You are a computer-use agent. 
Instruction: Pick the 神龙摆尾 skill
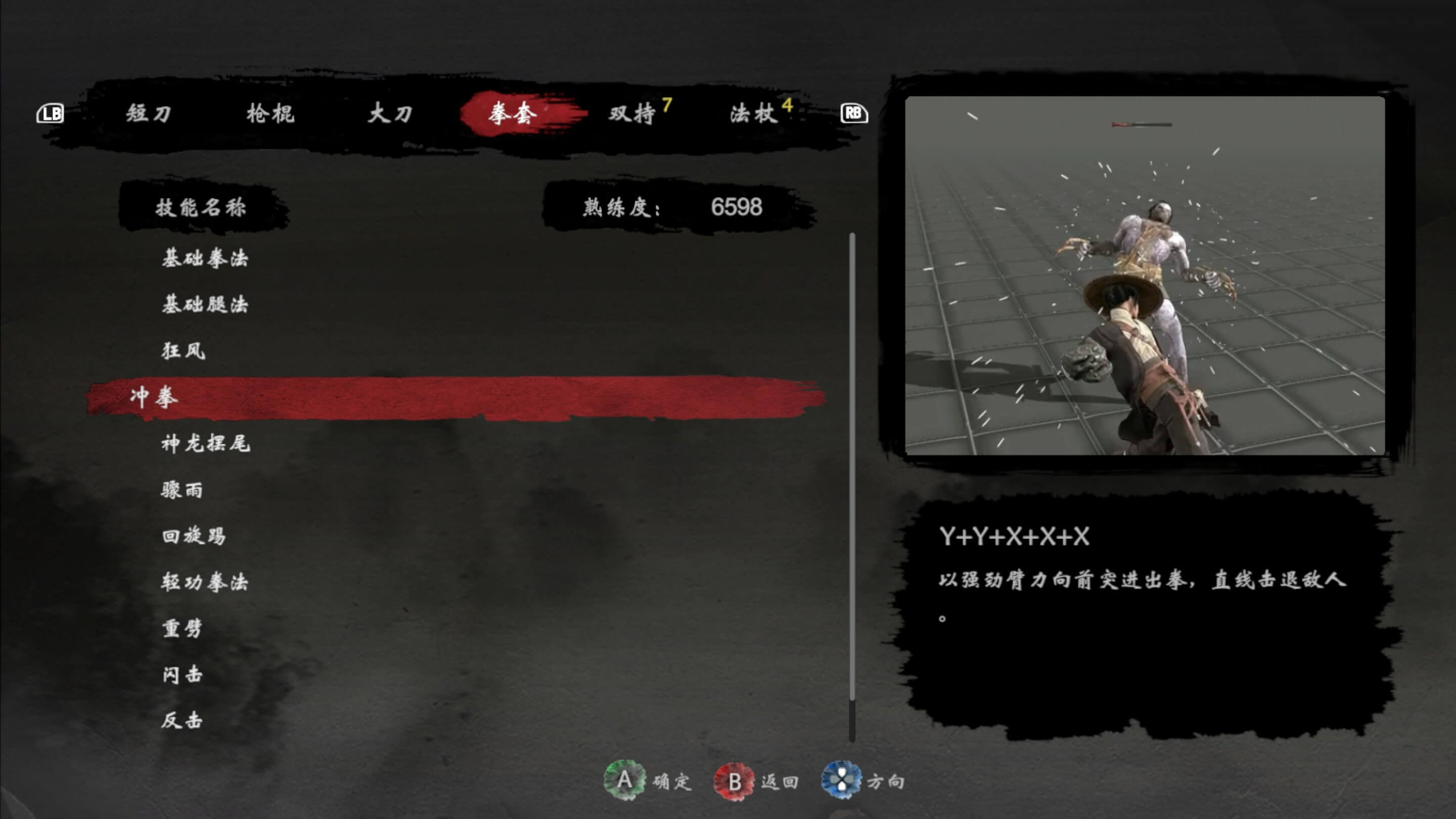point(205,444)
